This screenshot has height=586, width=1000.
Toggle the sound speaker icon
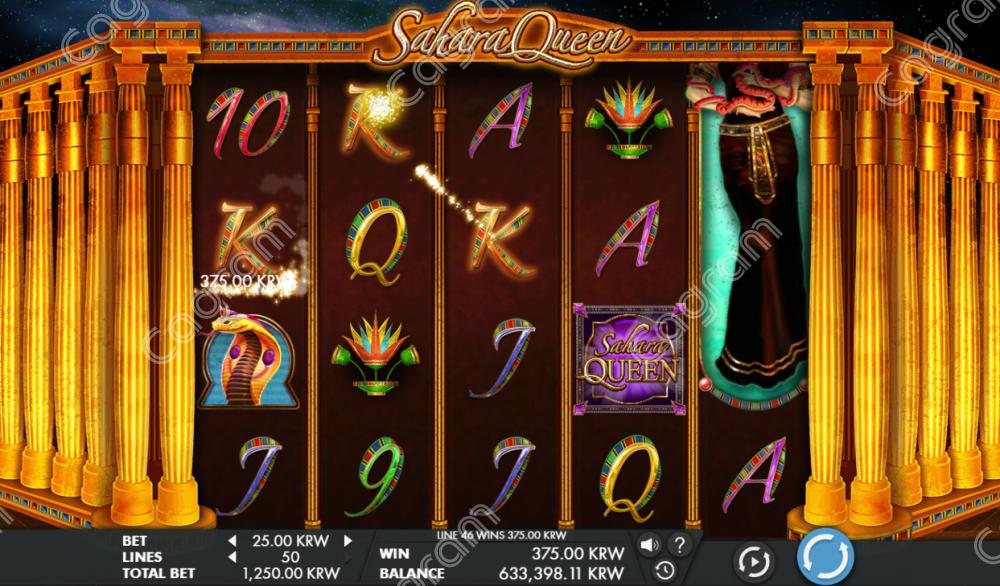[650, 546]
